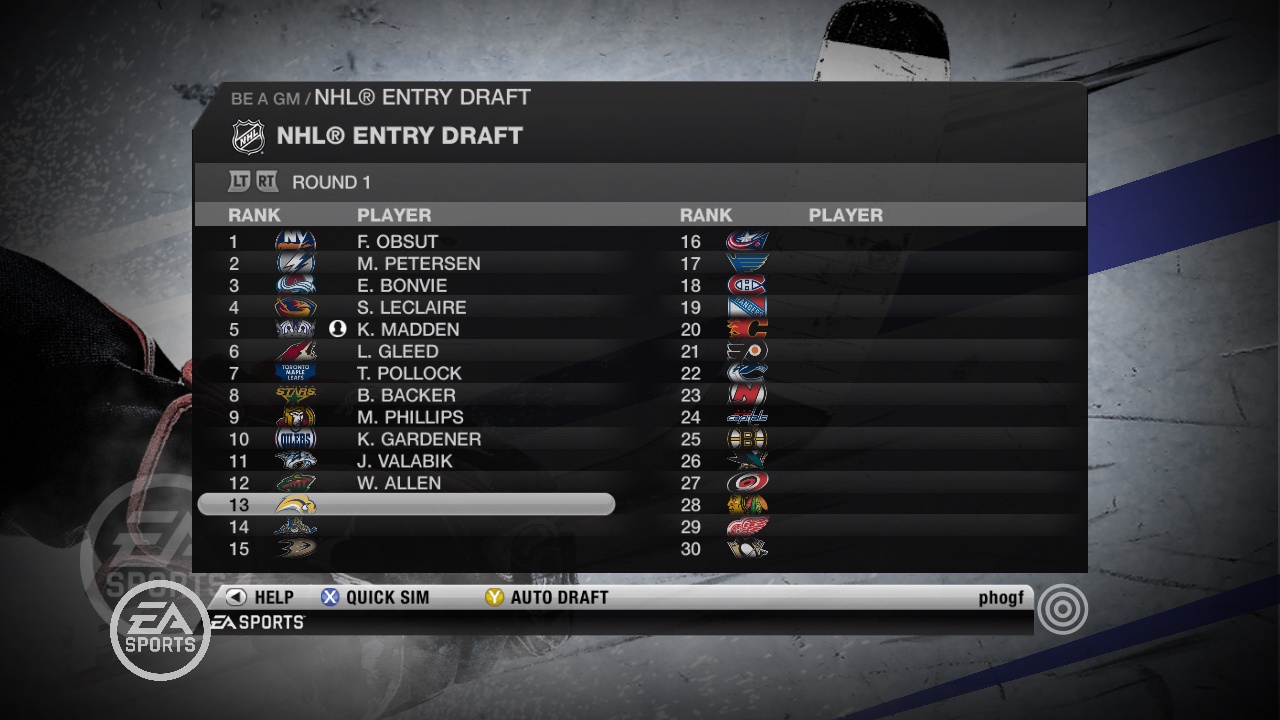Open the Round 1 selector
The height and width of the screenshot is (720, 1280).
coord(330,182)
